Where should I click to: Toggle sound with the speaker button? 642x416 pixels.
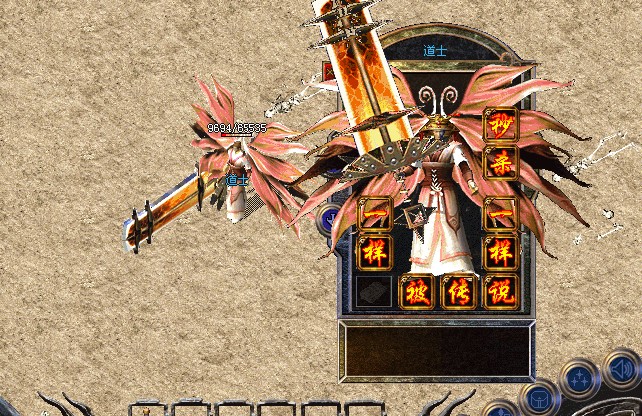click(621, 368)
